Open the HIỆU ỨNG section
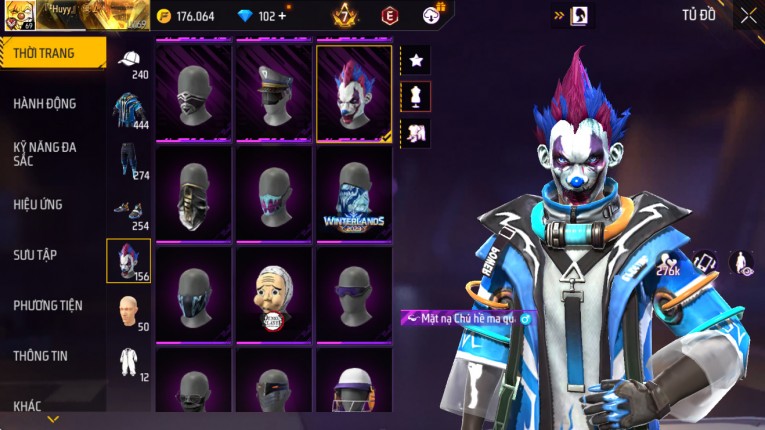Screen dimensions: 765x430 (x=38, y=204)
